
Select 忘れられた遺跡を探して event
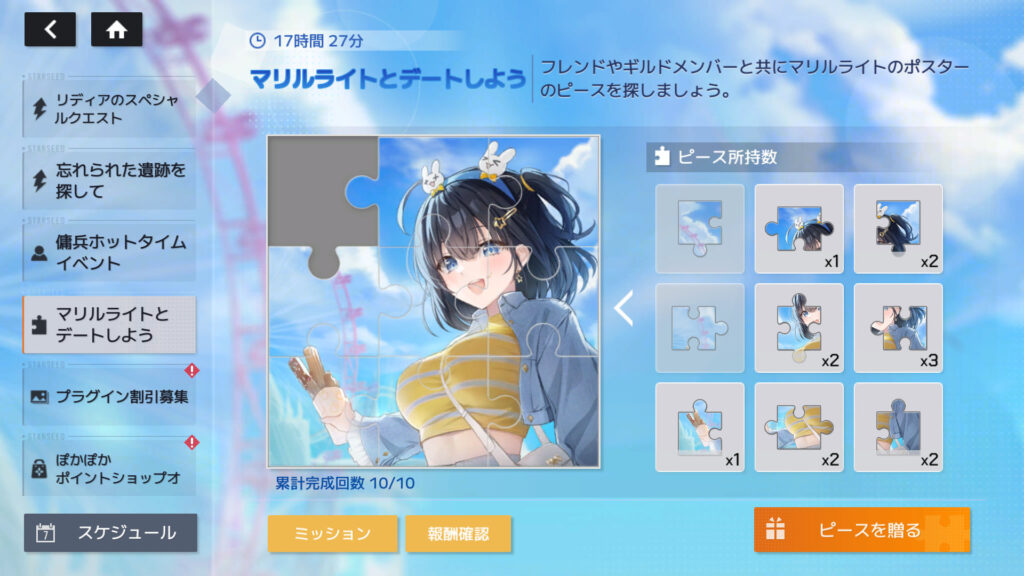pyautogui.click(x=109, y=180)
